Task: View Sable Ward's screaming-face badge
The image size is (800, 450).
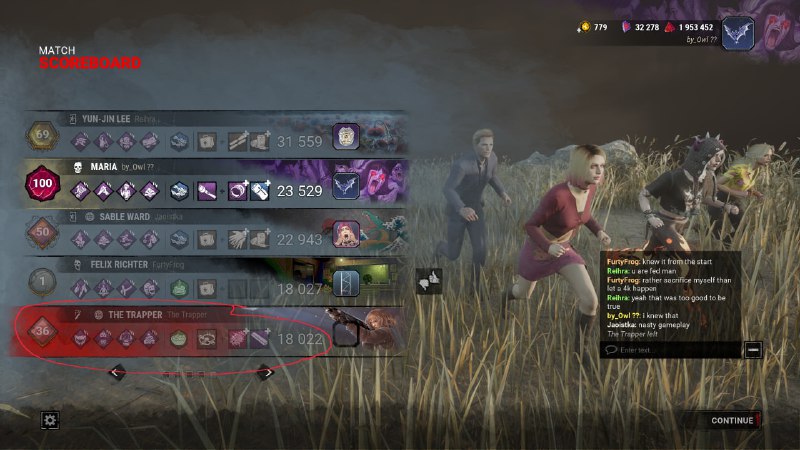Action: point(346,236)
